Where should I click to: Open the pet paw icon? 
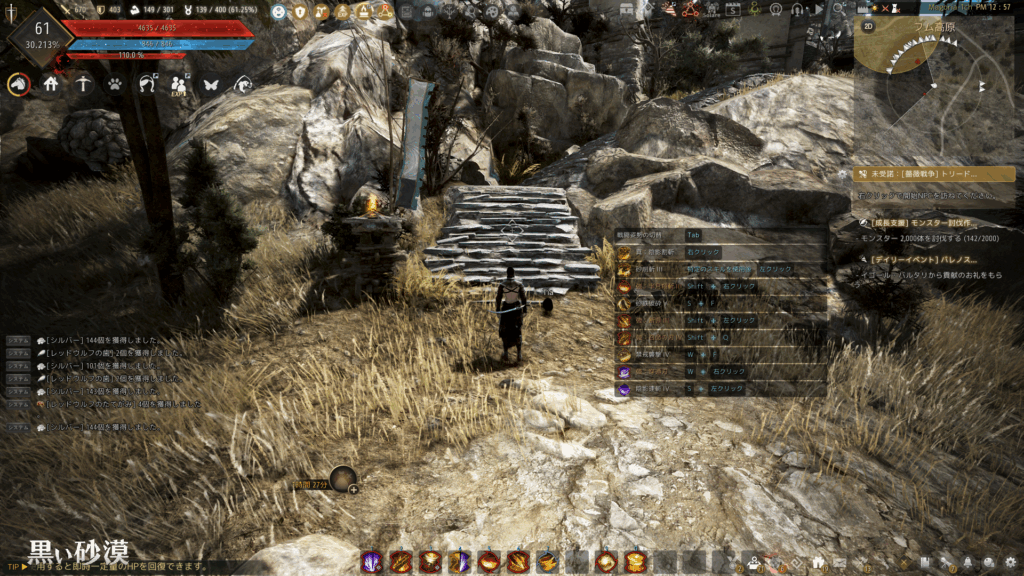point(115,85)
